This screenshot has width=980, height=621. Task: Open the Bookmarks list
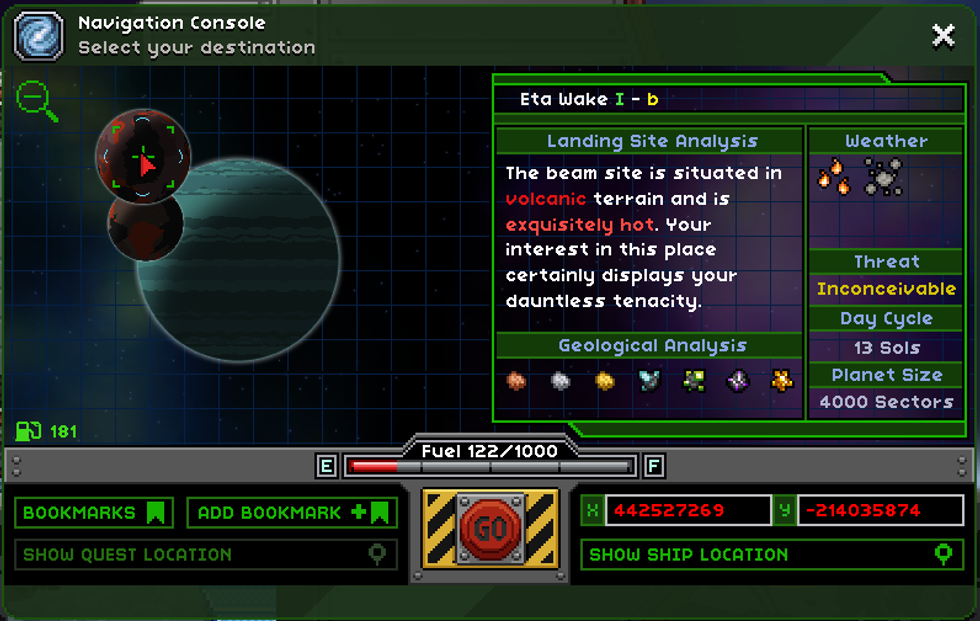[94, 513]
